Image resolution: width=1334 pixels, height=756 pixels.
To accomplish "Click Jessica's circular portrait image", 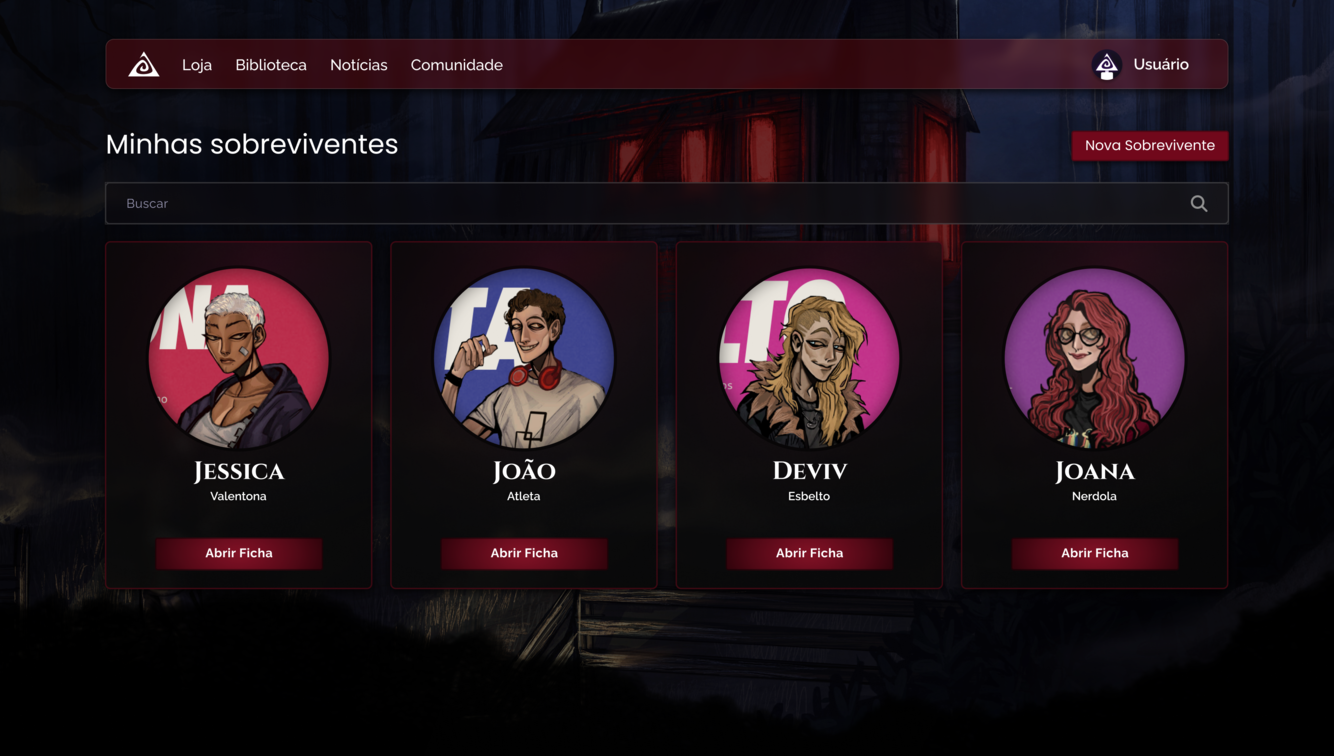I will (239, 357).
